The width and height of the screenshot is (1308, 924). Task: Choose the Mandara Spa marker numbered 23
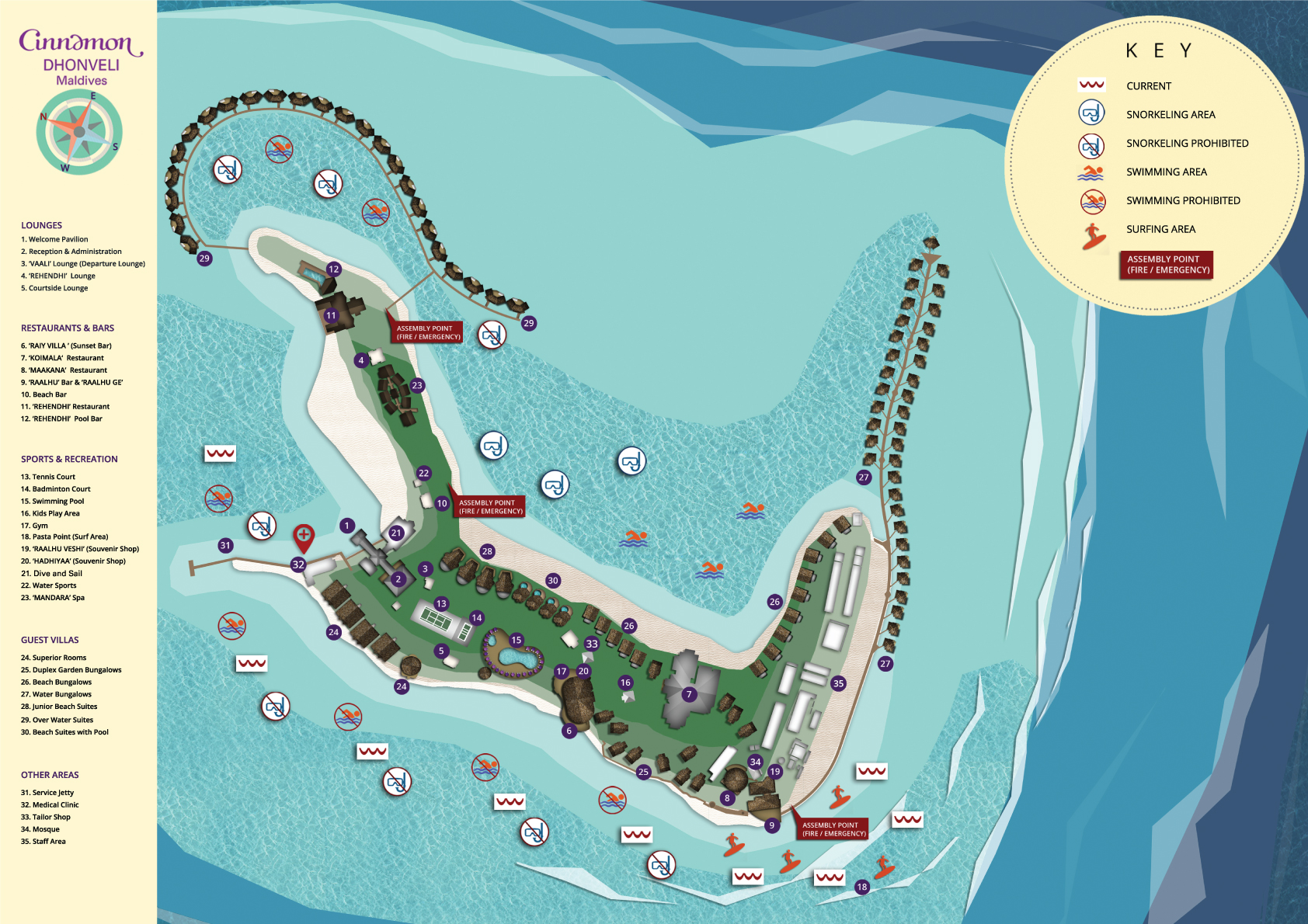click(x=417, y=385)
